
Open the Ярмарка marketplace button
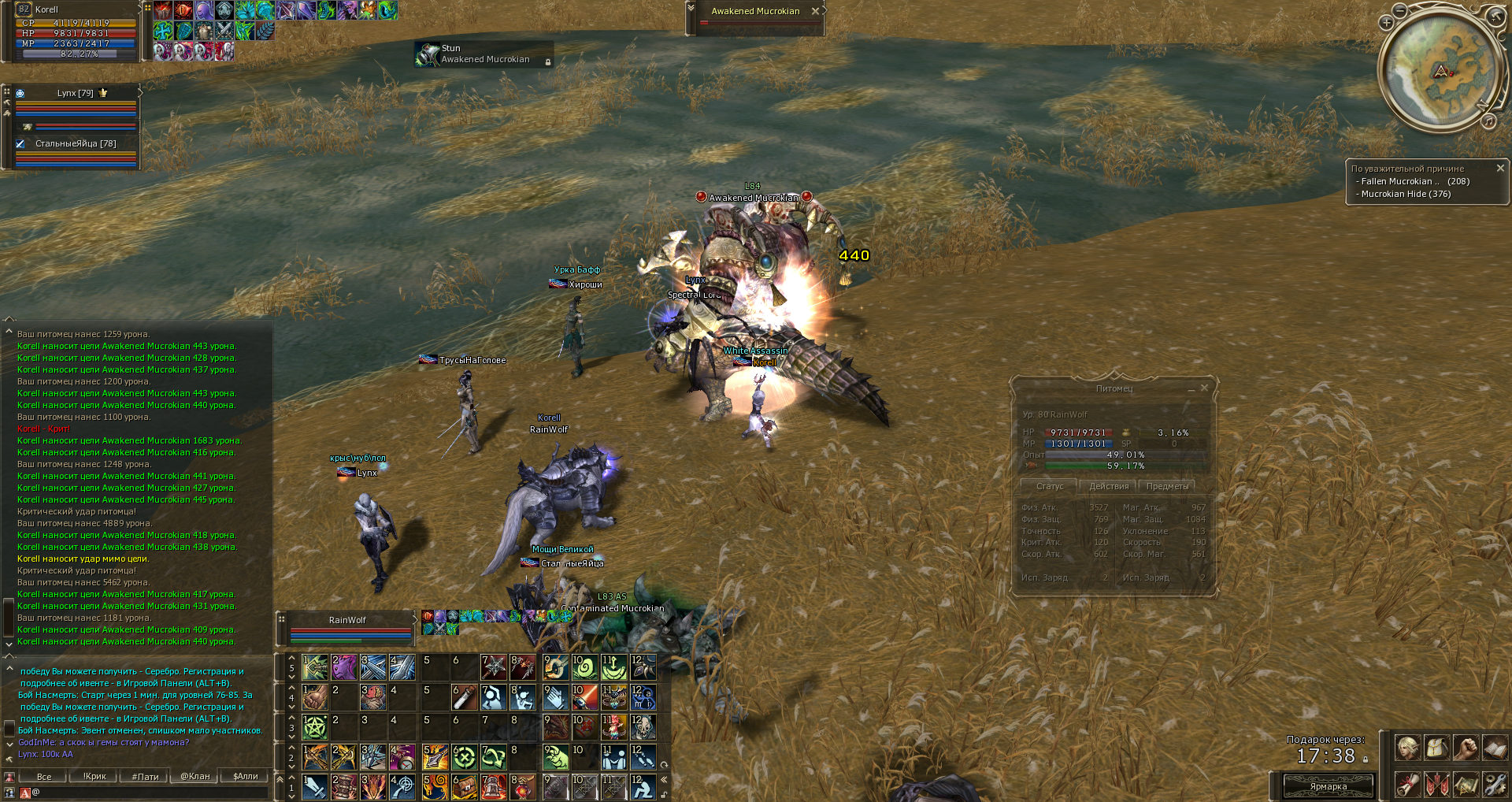(1329, 786)
